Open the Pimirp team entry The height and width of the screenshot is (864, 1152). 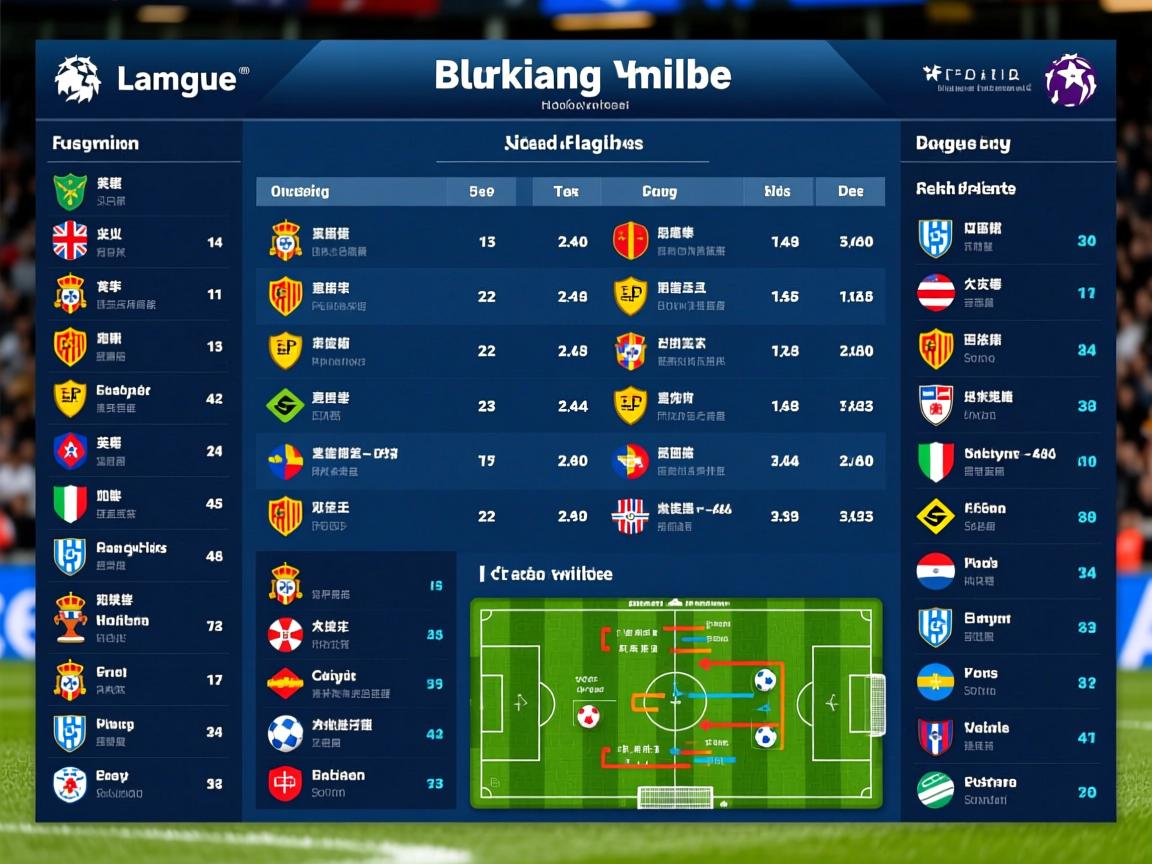coord(137,732)
